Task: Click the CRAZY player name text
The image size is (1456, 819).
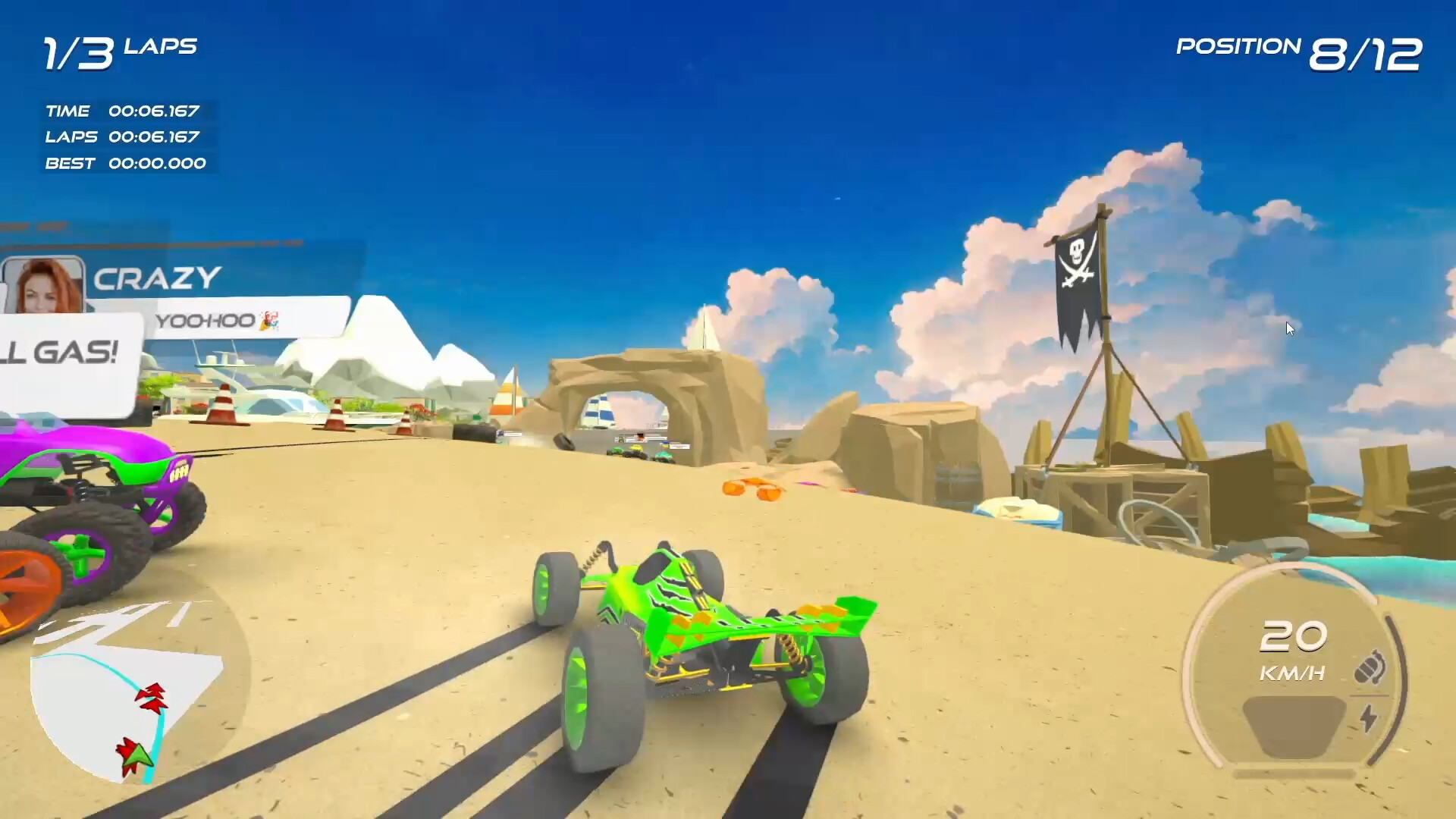Action: pyautogui.click(x=155, y=279)
